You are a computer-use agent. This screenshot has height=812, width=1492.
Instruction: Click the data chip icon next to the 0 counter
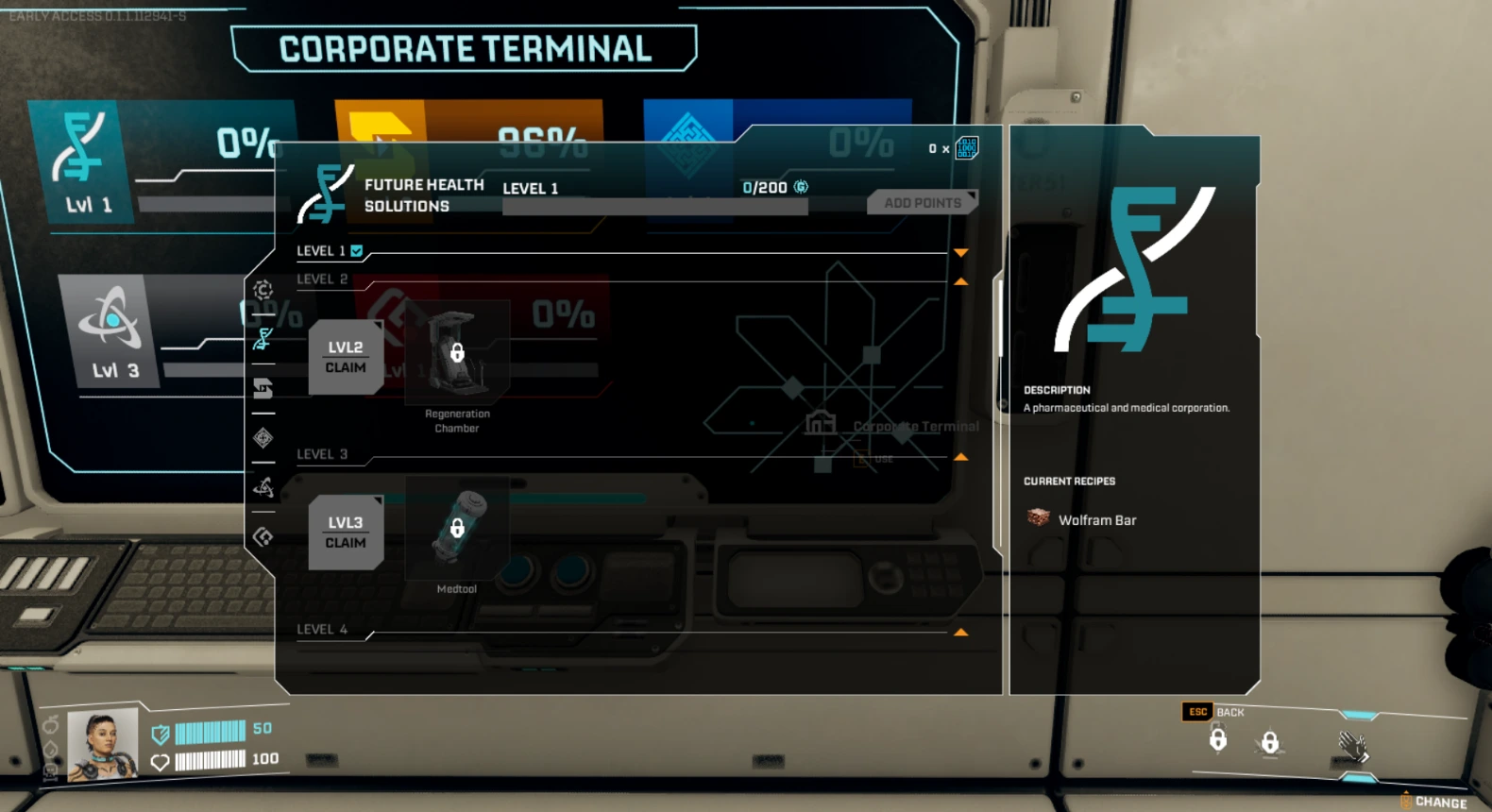[965, 148]
